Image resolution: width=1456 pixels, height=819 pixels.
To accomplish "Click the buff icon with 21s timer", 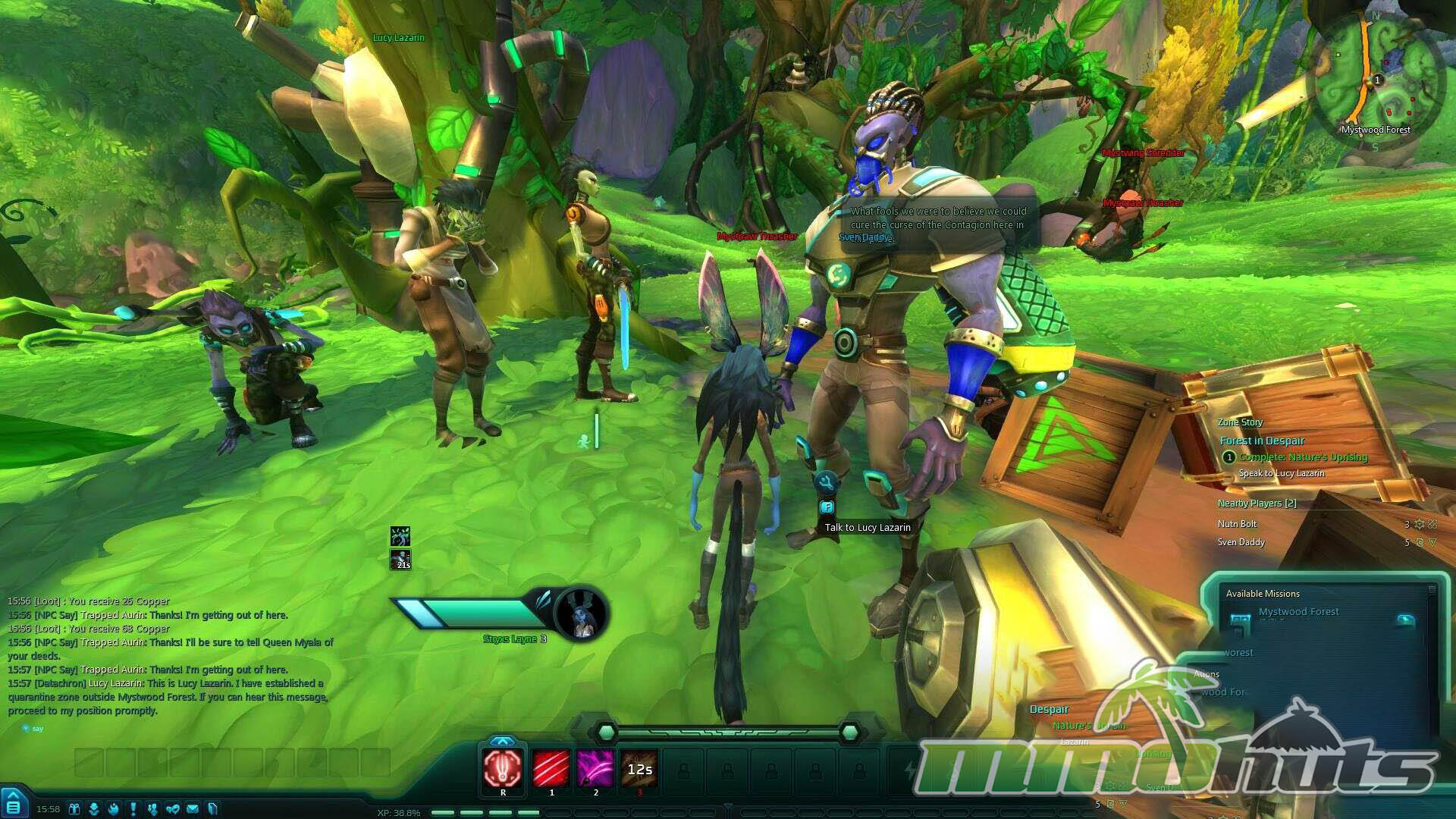I will click(x=400, y=560).
